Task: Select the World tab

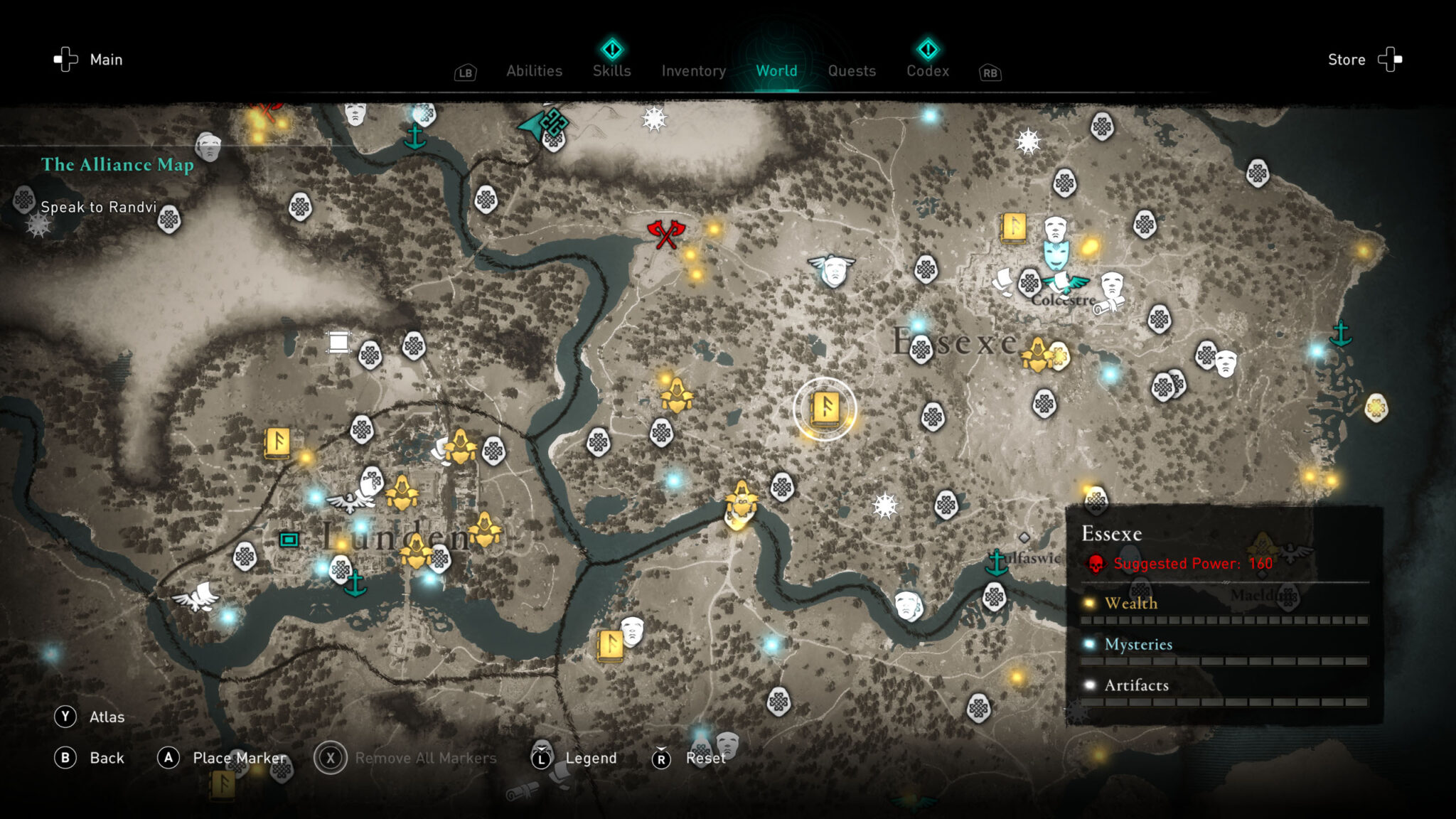Action: click(x=776, y=71)
